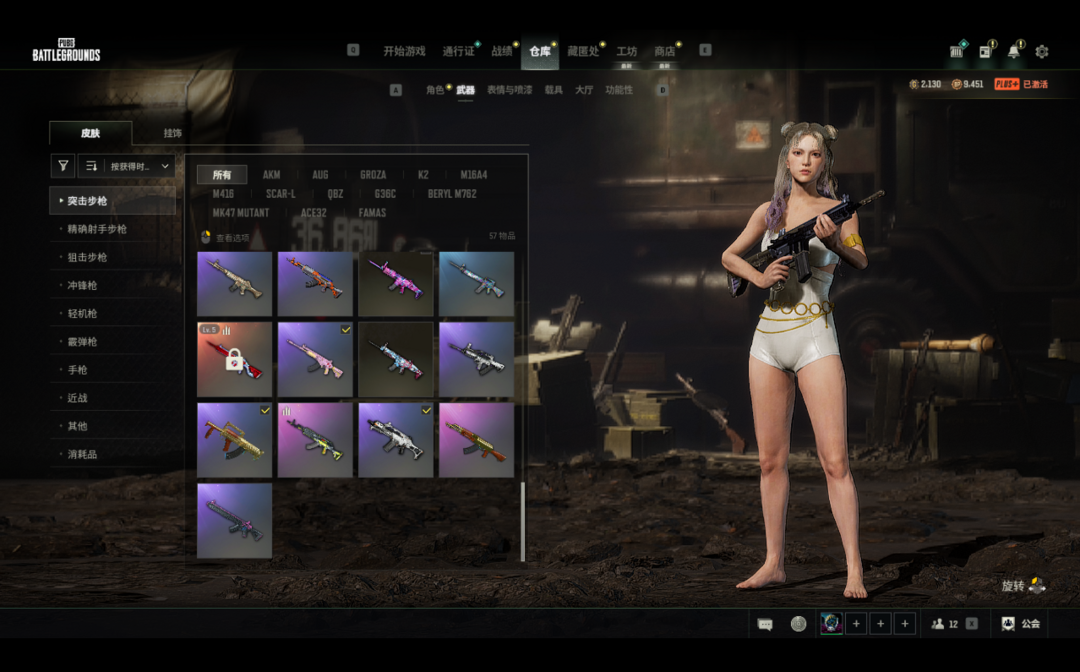This screenshot has width=1080, height=672.
Task: Open the chat speech bubble
Action: coord(765,624)
